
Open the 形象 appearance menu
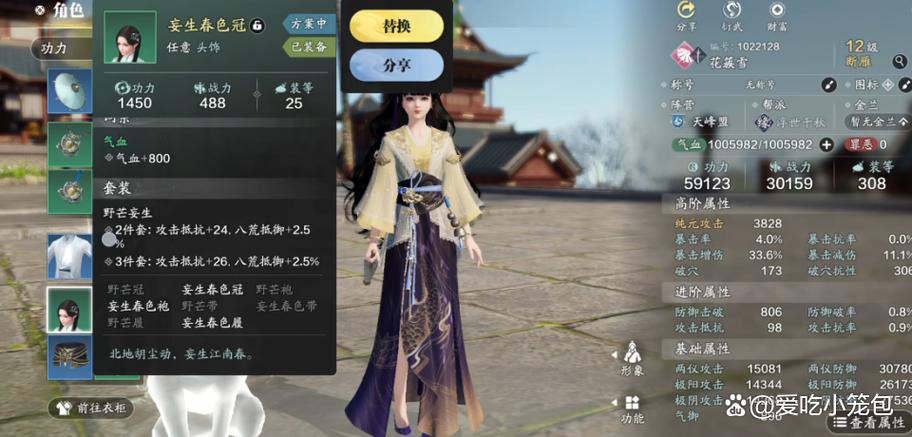point(632,358)
